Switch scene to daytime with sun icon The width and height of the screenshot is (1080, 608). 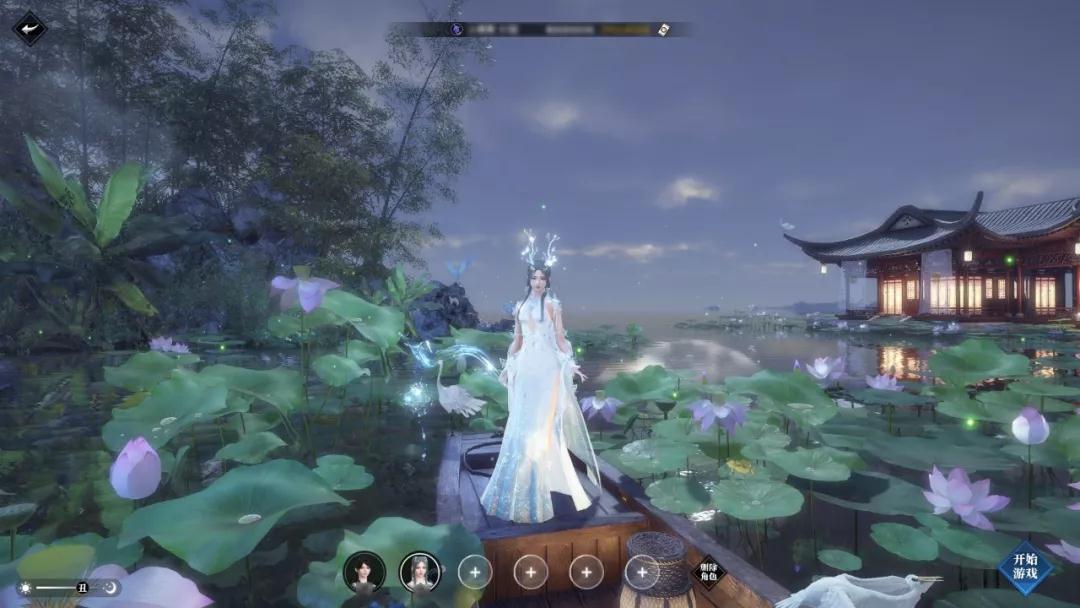(x=25, y=588)
